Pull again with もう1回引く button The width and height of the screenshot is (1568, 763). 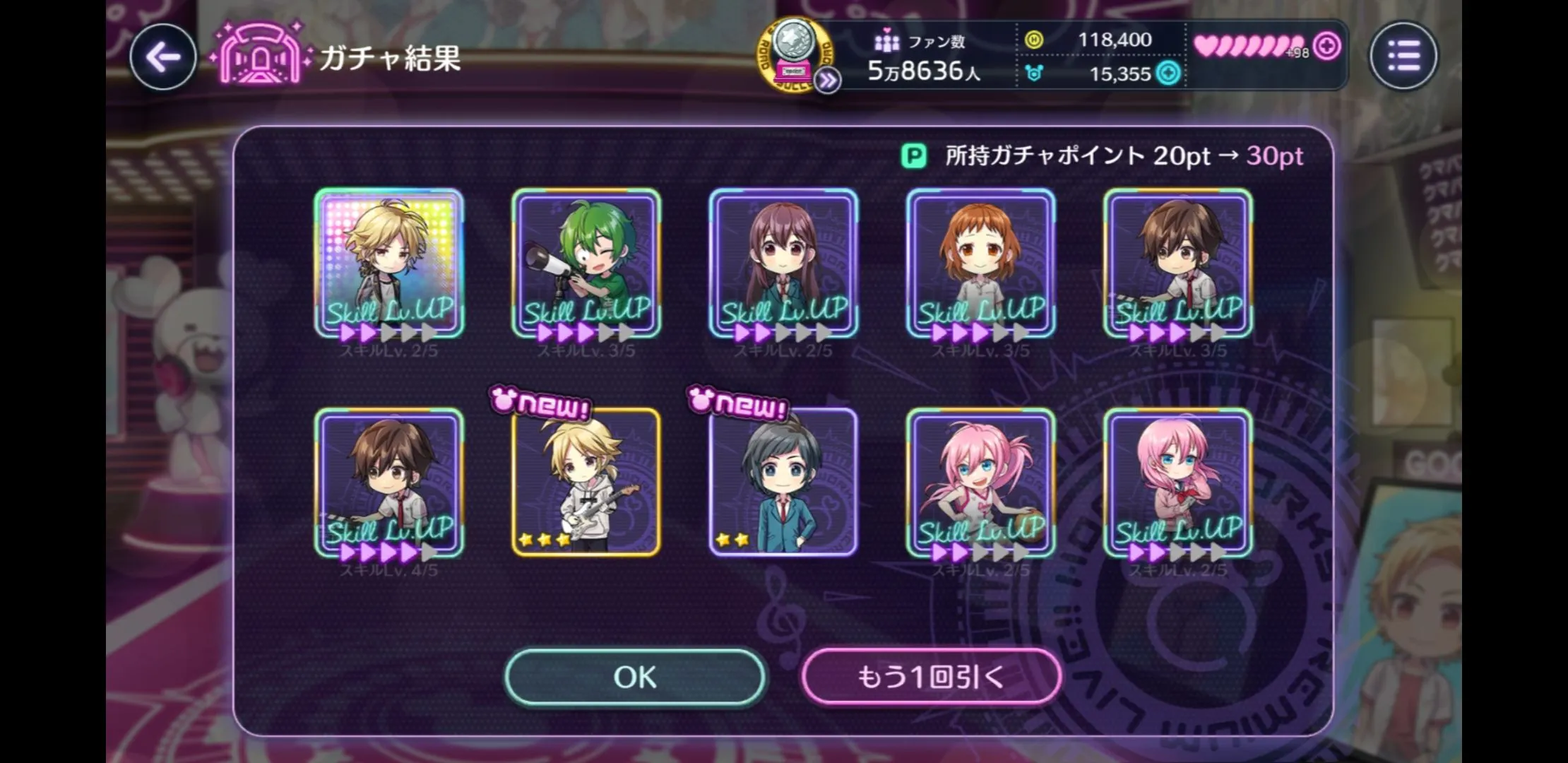(931, 677)
